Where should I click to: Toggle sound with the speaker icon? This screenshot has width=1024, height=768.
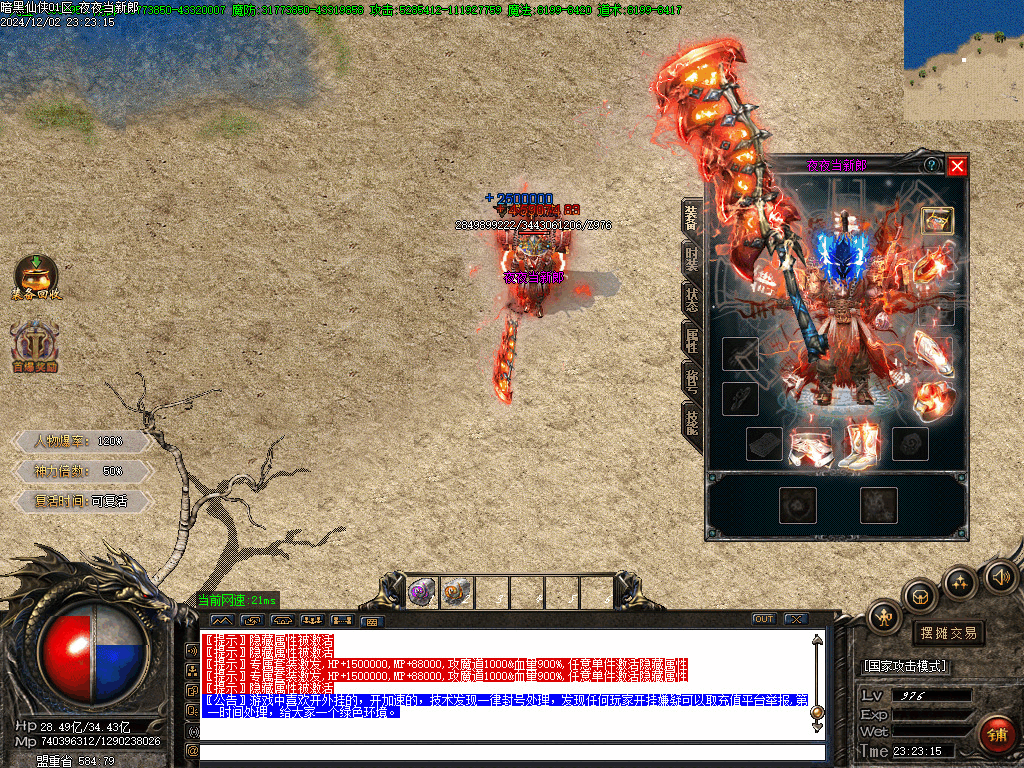[x=999, y=576]
